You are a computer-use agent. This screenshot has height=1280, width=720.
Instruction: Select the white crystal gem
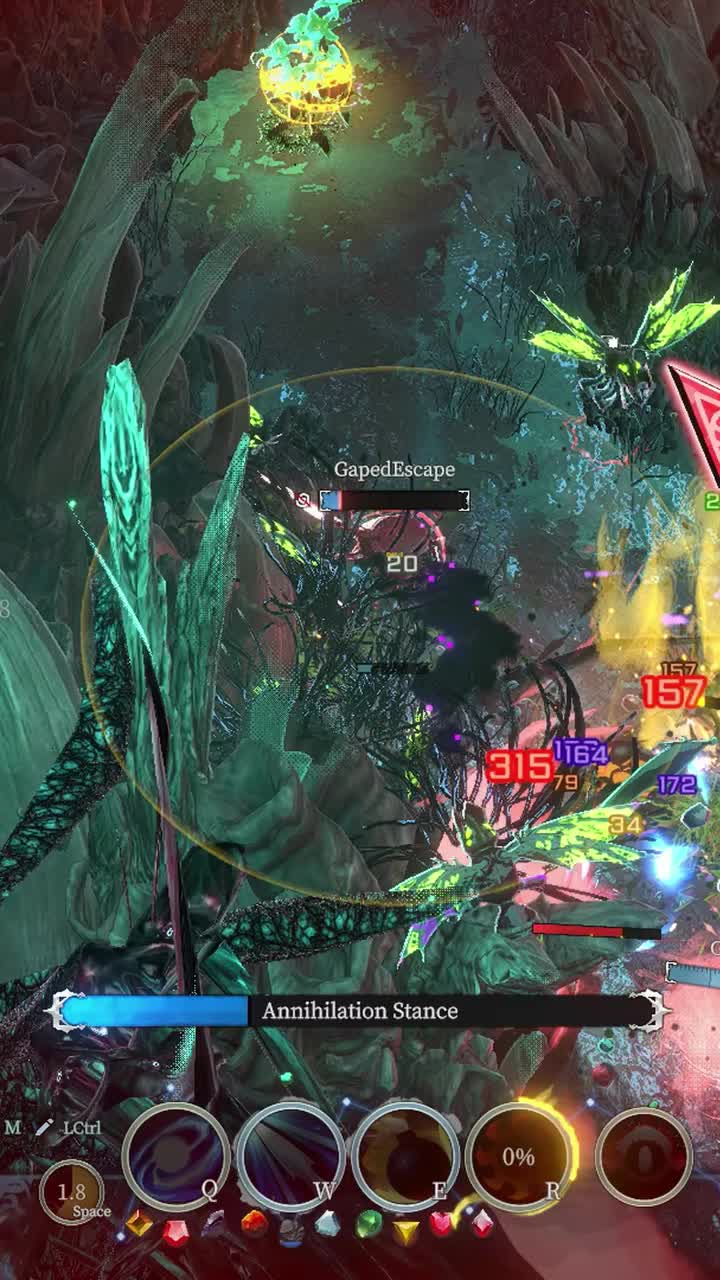click(x=327, y=1223)
